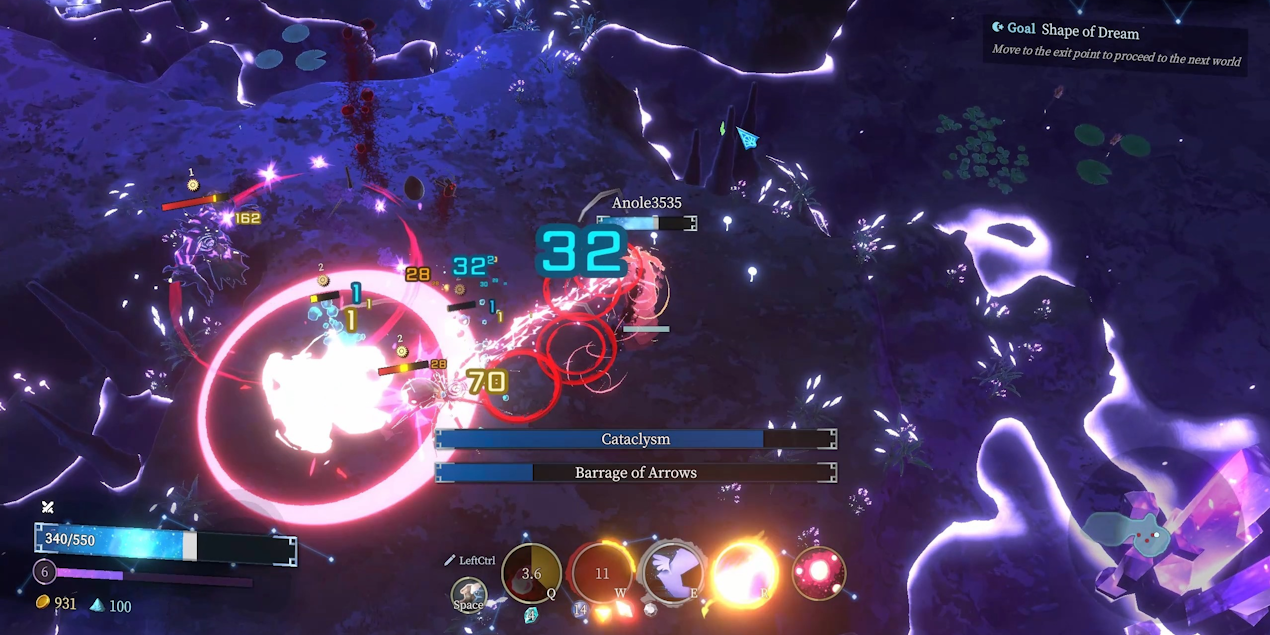The width and height of the screenshot is (1270, 635).
Task: Activate the W ability showing 11
Action: click(x=602, y=573)
